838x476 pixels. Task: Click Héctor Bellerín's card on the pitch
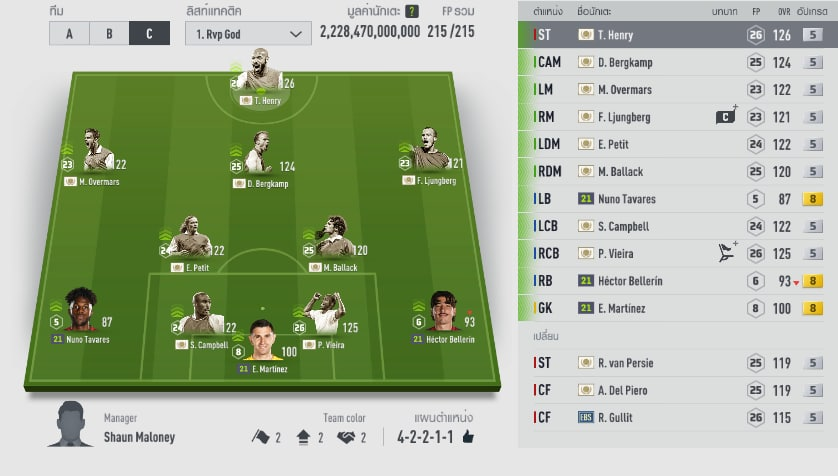[x=443, y=313]
